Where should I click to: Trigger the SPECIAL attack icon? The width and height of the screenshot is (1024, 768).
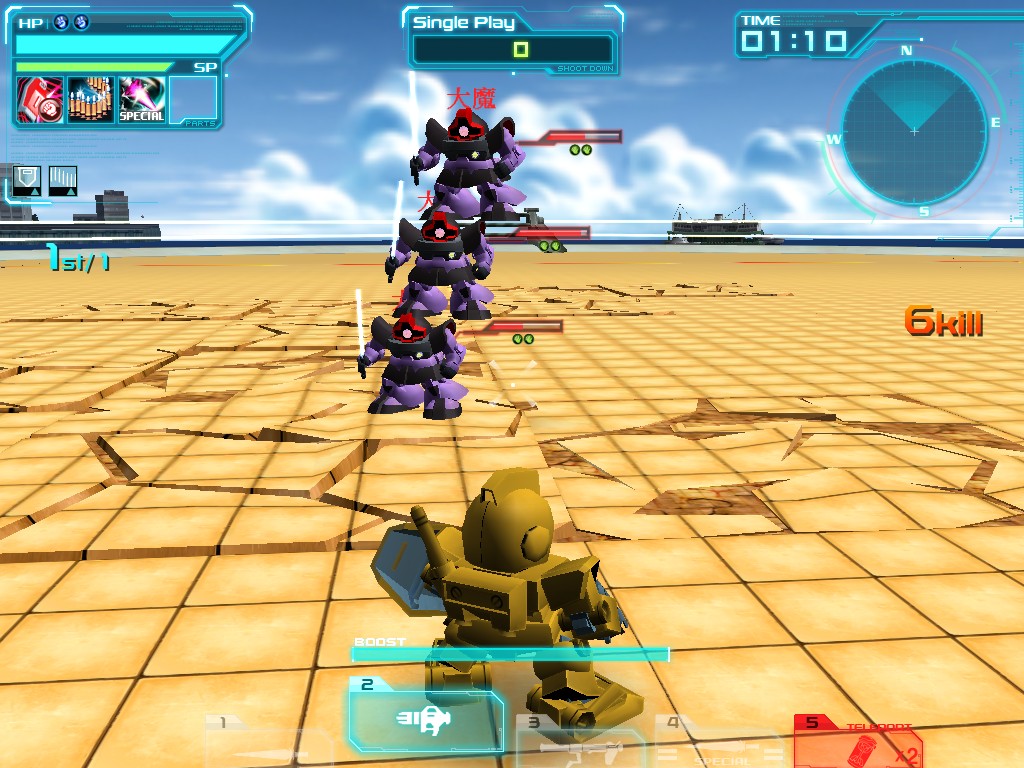(x=142, y=100)
